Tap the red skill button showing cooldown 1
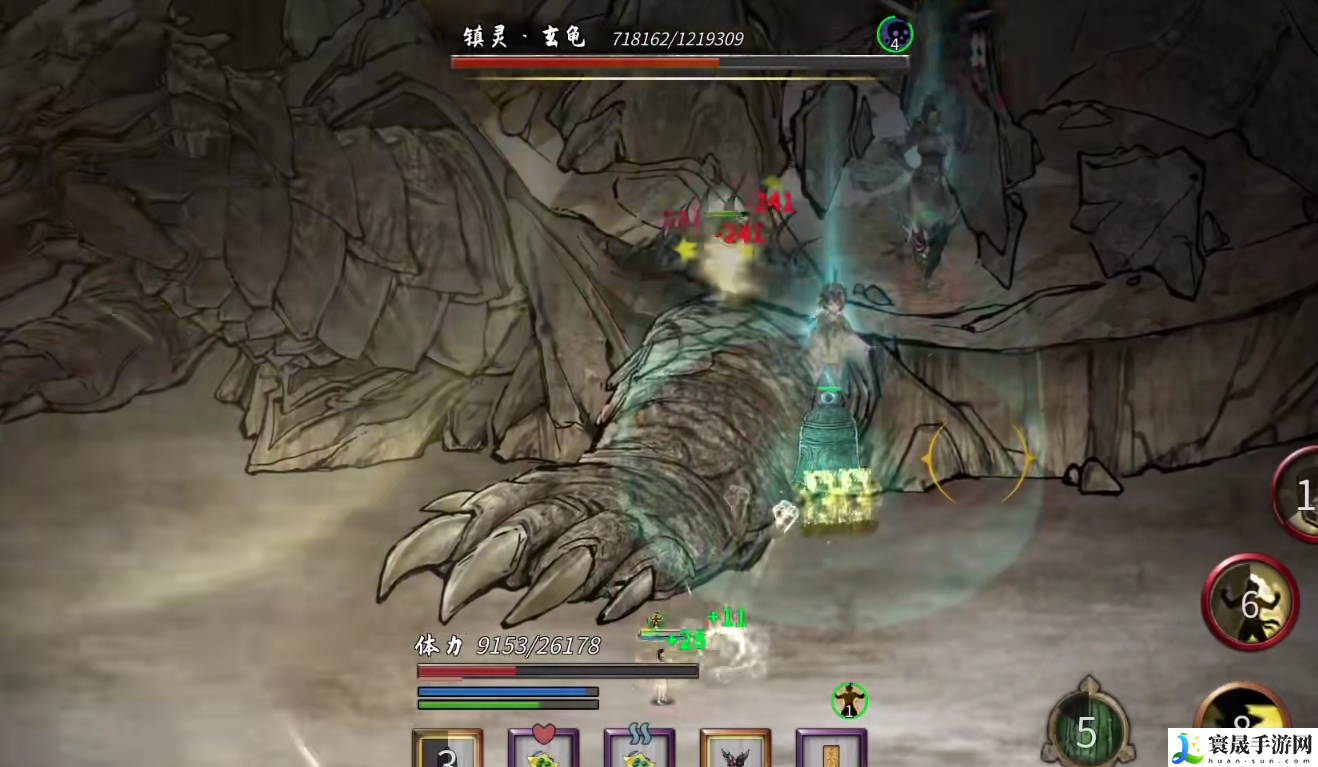This screenshot has height=767, width=1318. pyautogui.click(x=1300, y=494)
